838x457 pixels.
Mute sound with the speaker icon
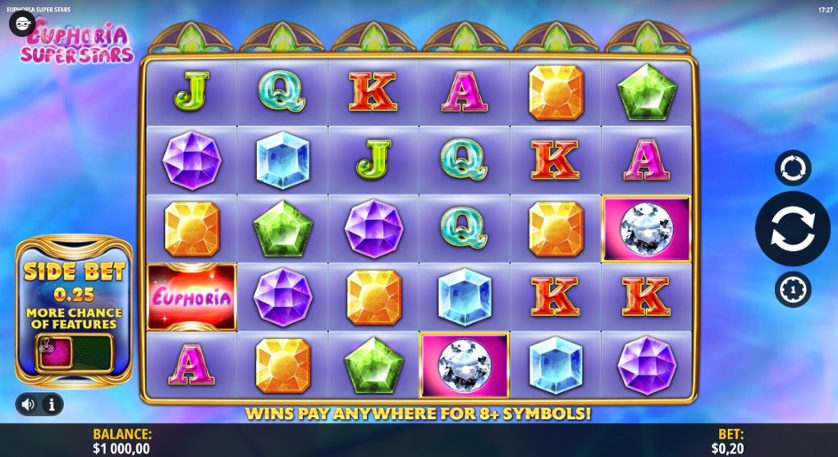(x=28, y=404)
